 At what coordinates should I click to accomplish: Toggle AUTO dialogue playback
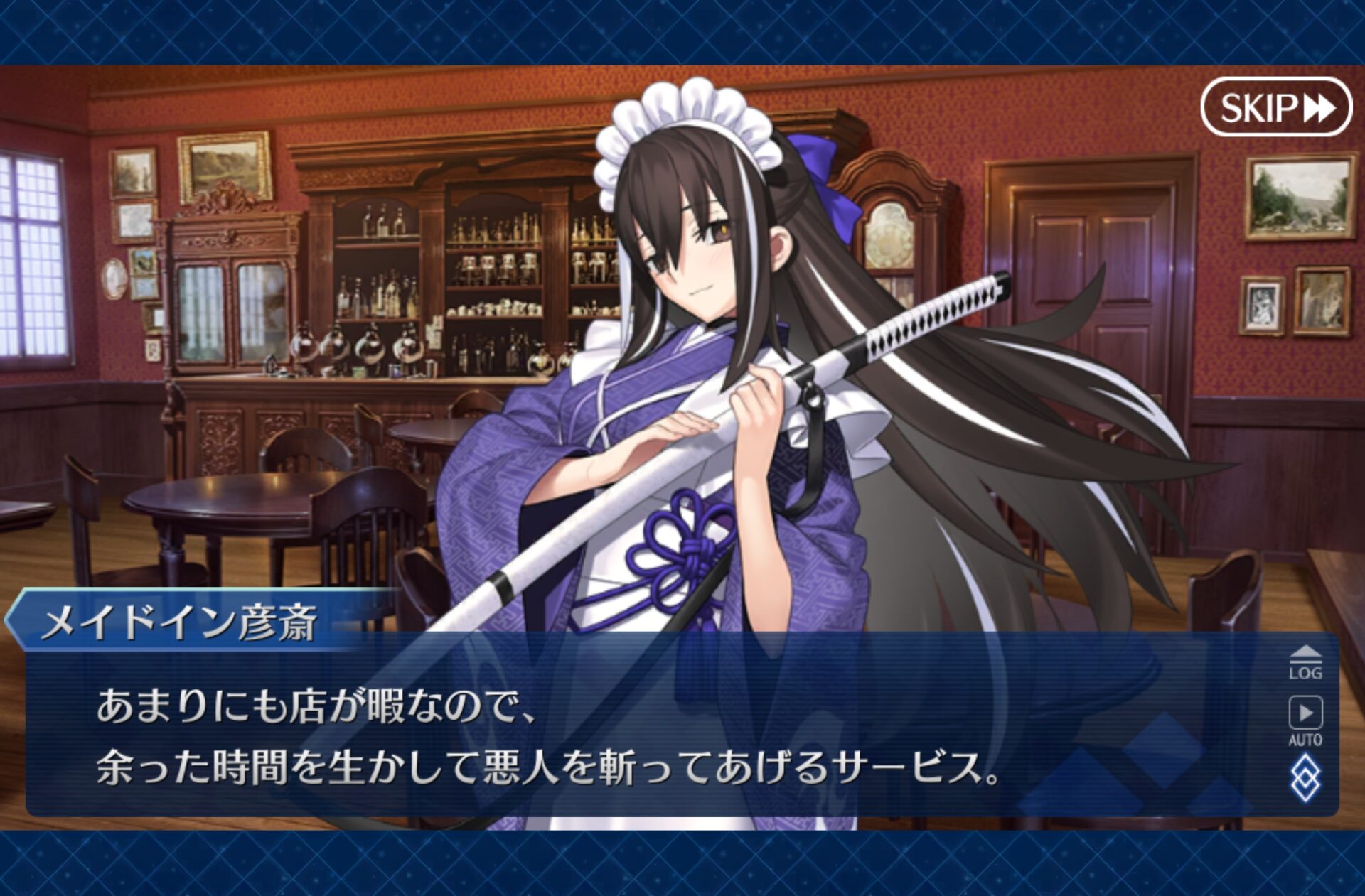pos(1305,720)
